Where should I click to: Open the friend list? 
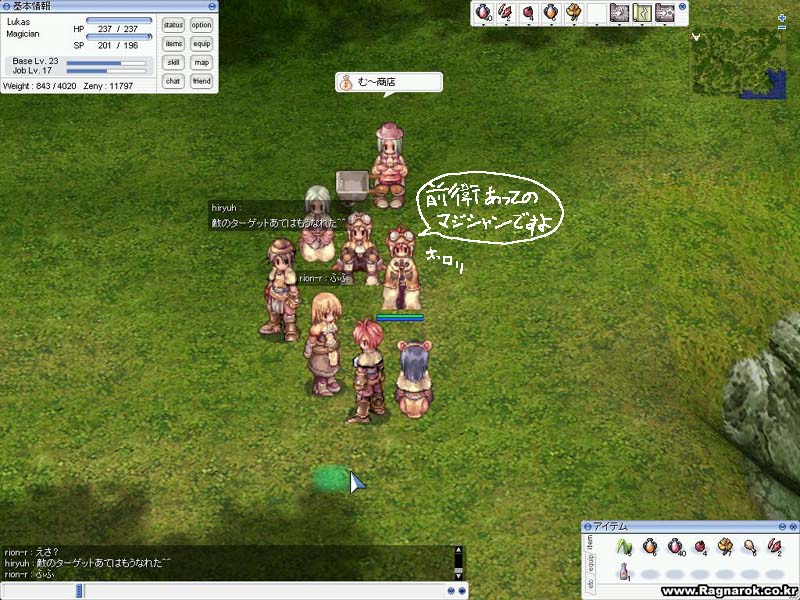click(x=202, y=81)
